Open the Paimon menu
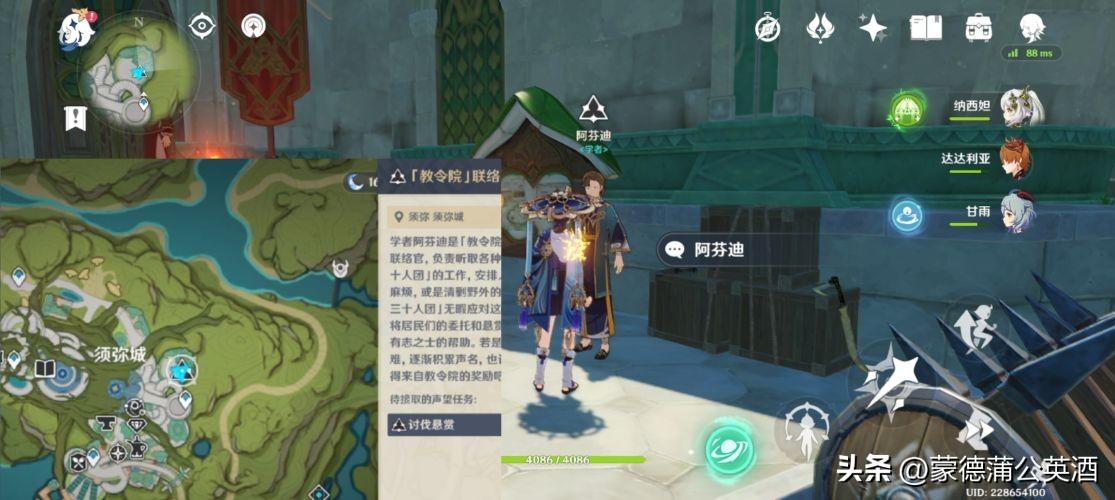The image size is (1115, 500). click(x=76, y=28)
